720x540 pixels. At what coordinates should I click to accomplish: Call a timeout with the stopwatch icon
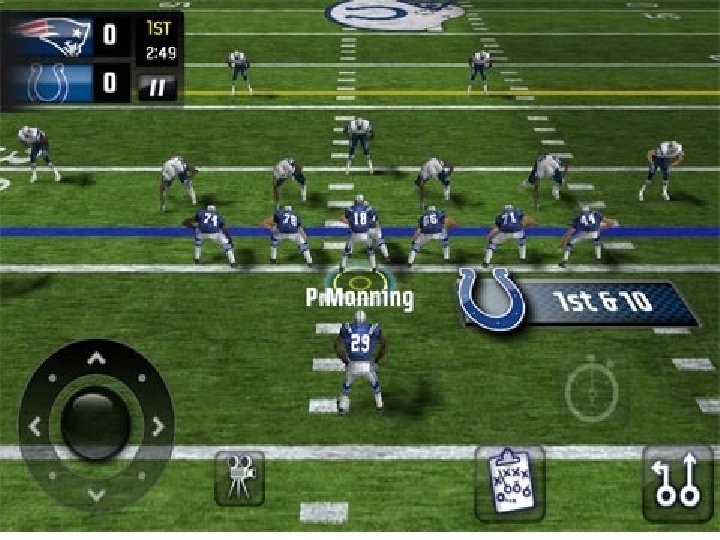[591, 391]
